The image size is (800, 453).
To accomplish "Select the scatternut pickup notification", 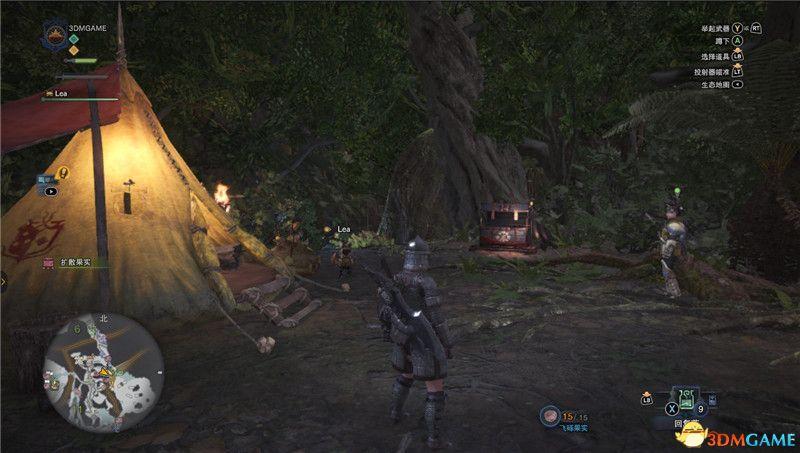I will point(68,262).
